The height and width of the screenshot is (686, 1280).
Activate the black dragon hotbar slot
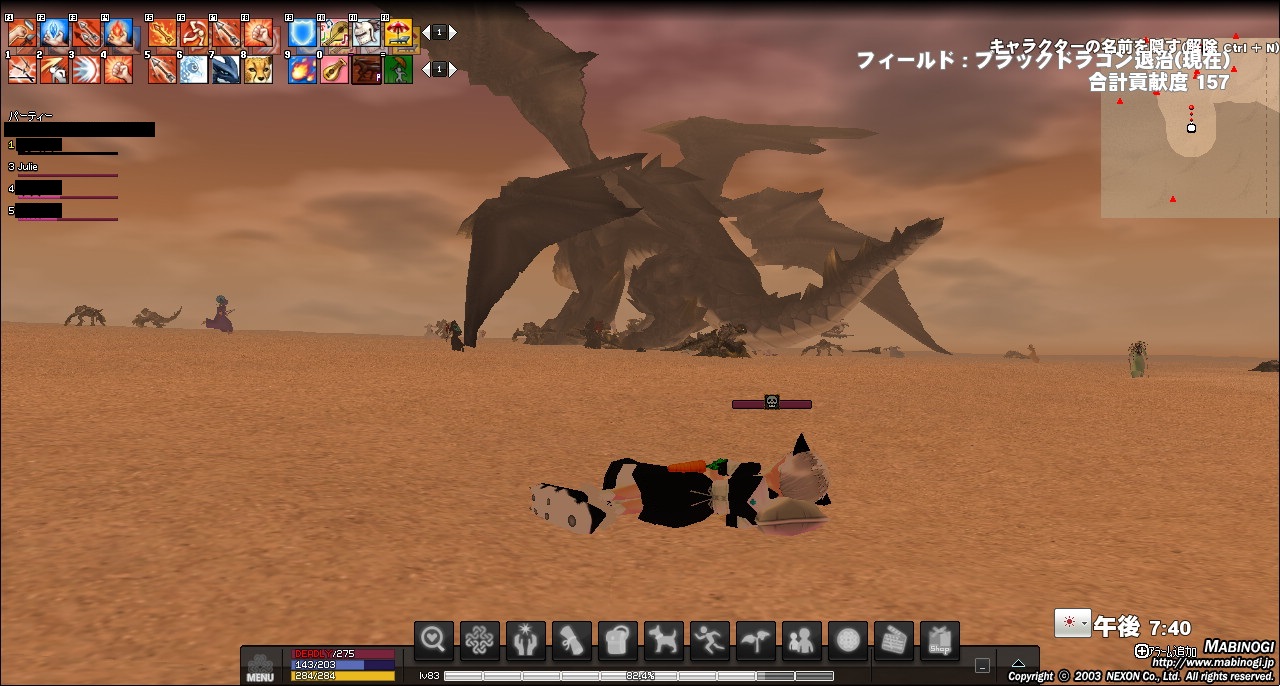pos(226,70)
